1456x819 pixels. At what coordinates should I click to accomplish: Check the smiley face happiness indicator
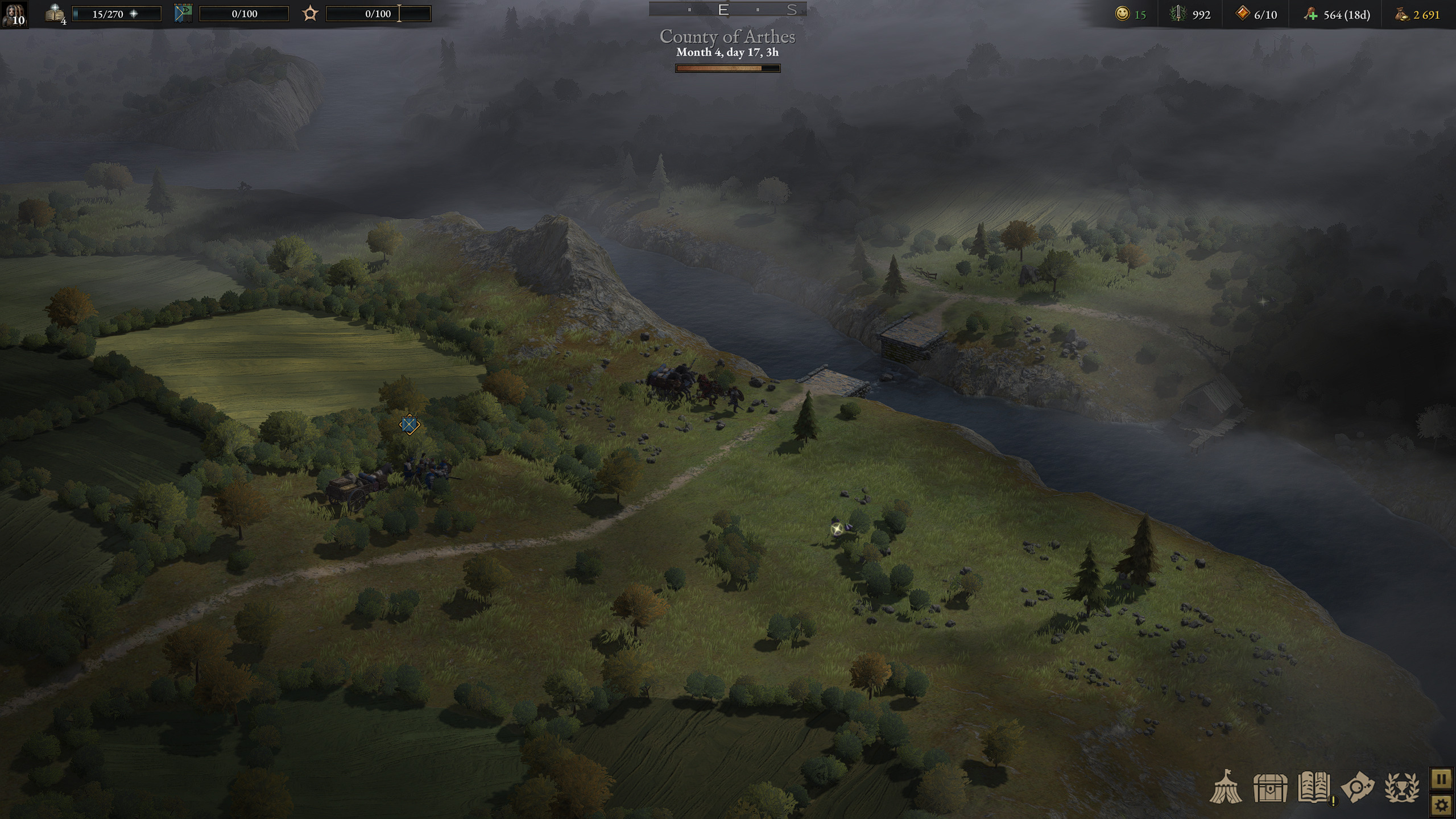[x=1122, y=14]
